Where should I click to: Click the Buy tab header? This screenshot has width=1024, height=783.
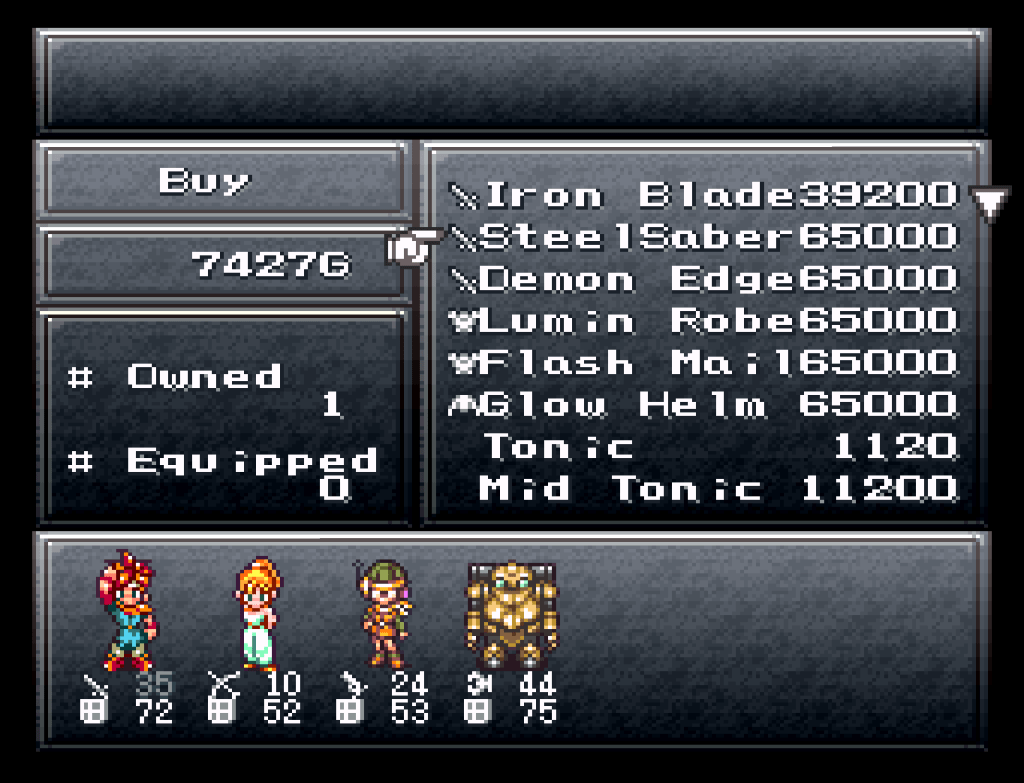click(204, 181)
